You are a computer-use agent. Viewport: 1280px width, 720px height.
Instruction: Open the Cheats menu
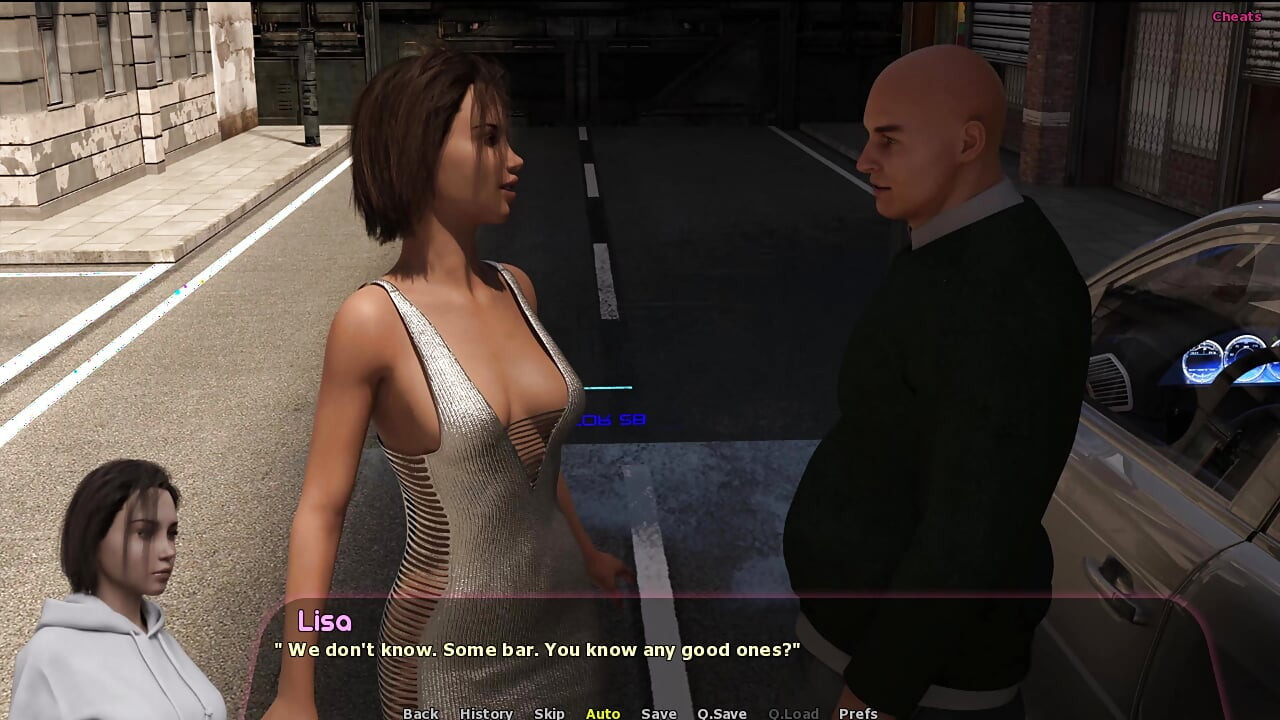click(1236, 16)
